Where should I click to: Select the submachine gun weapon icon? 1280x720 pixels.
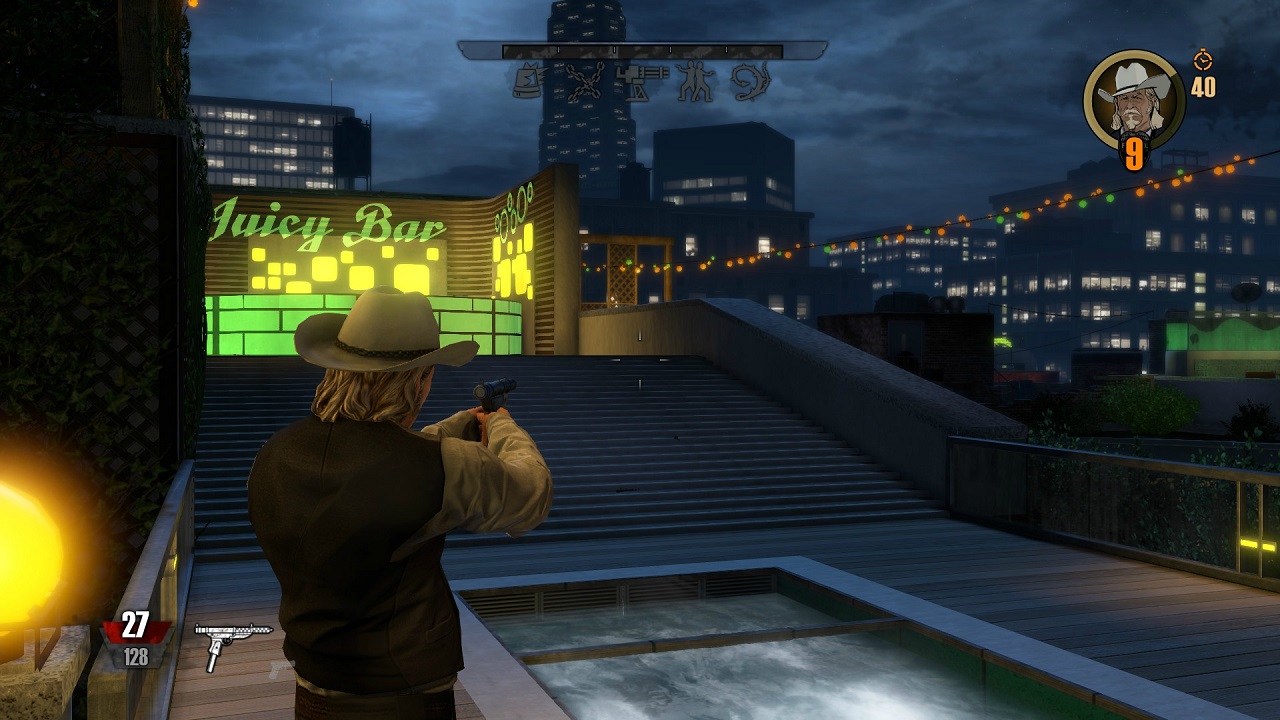pos(232,641)
